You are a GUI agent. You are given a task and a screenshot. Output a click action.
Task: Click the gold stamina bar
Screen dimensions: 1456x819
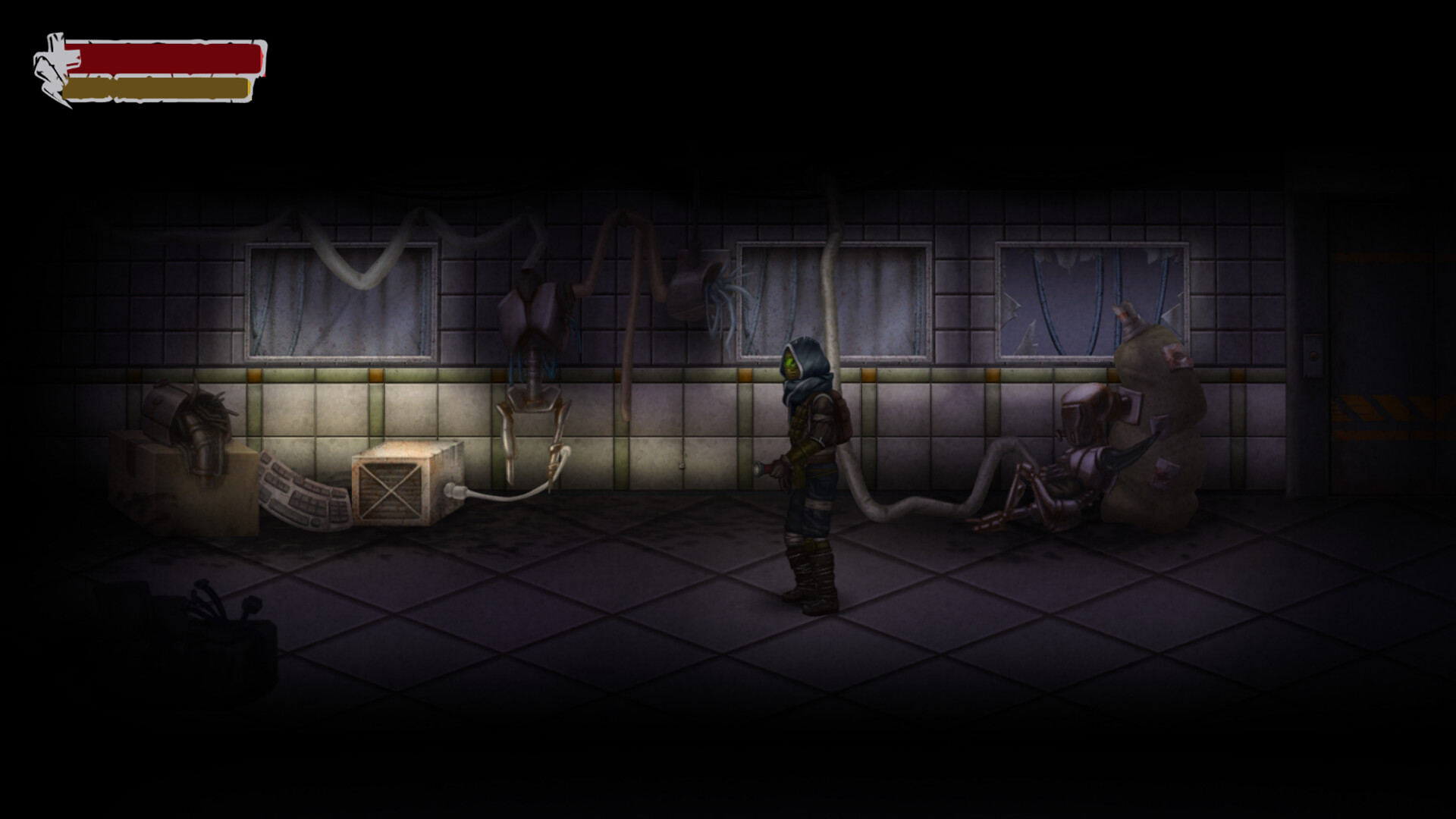159,86
